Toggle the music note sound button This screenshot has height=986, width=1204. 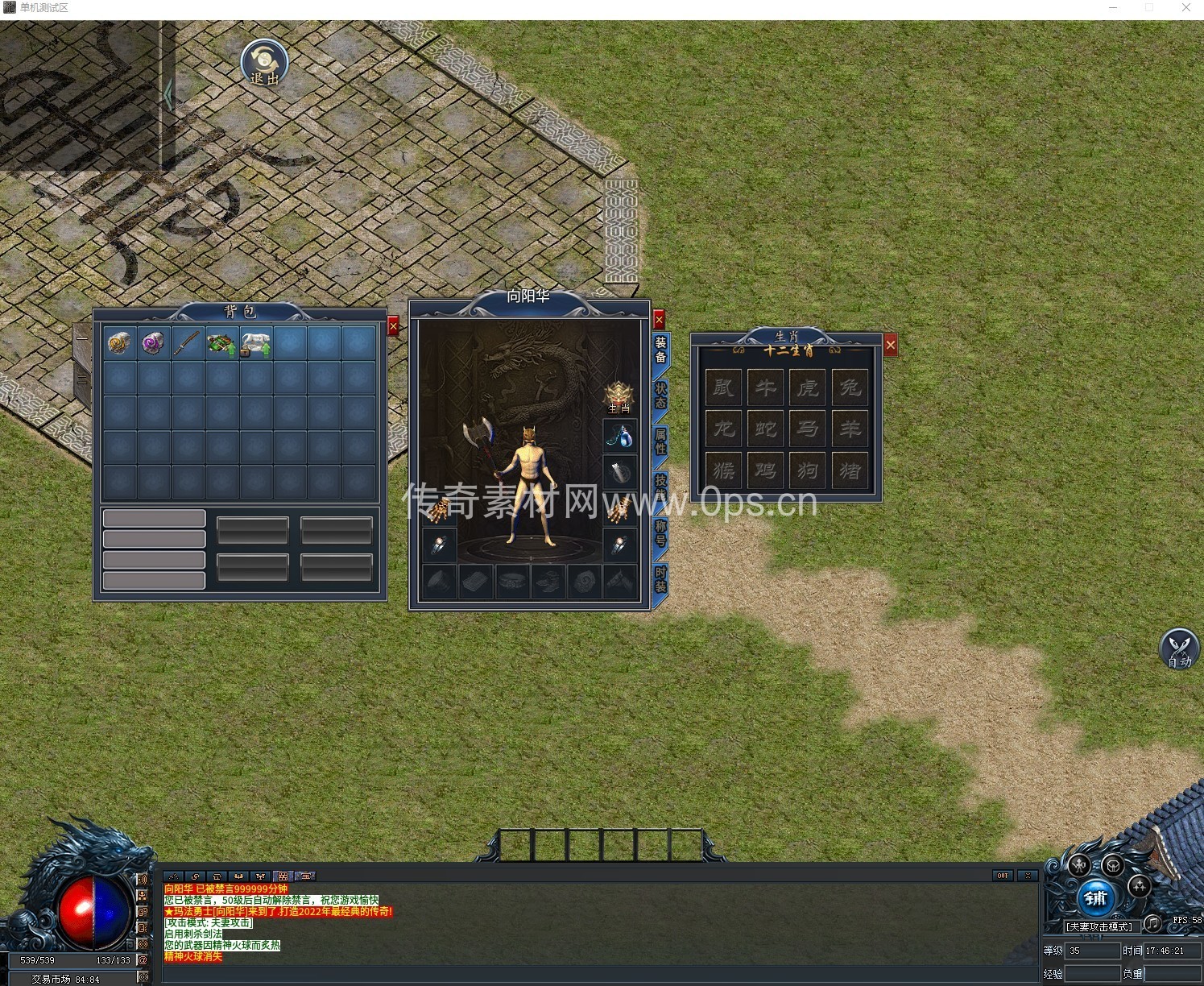pyautogui.click(x=1152, y=922)
